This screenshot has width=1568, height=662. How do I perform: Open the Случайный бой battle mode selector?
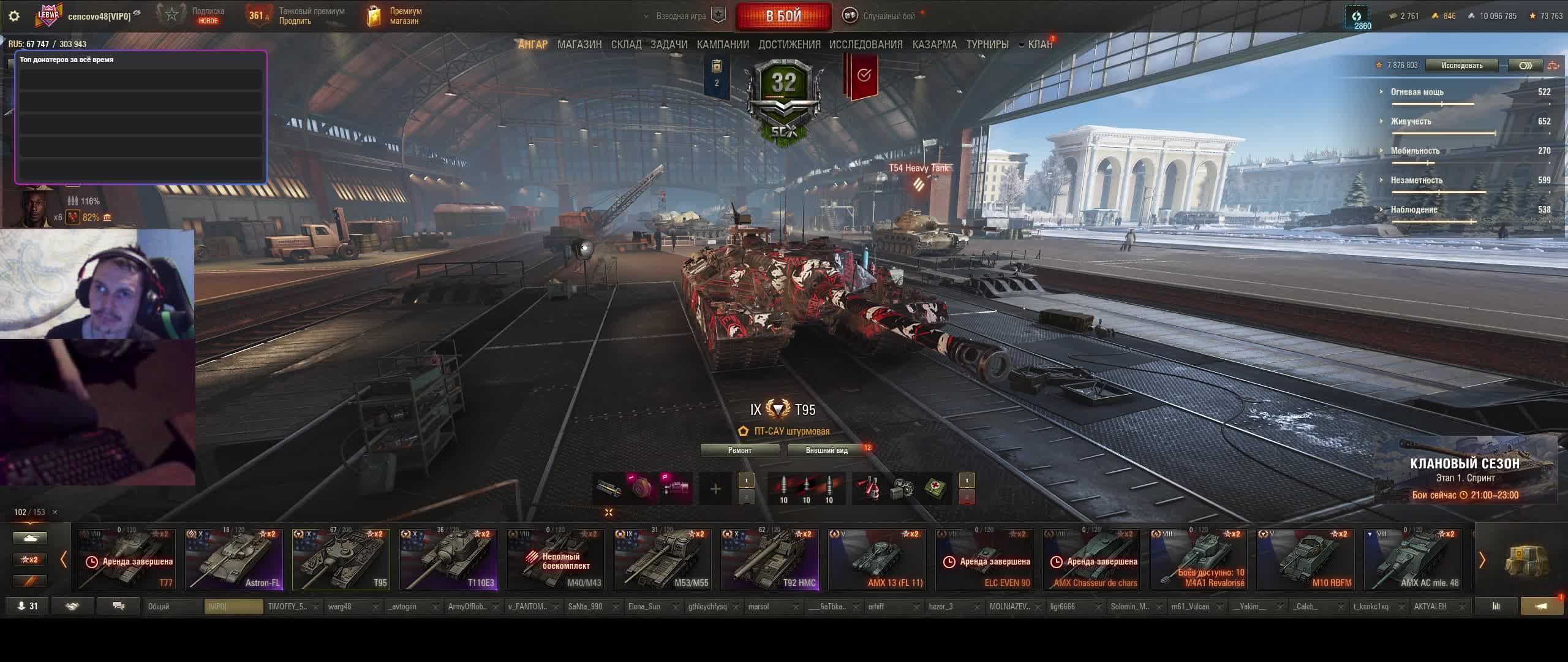pyautogui.click(x=881, y=16)
